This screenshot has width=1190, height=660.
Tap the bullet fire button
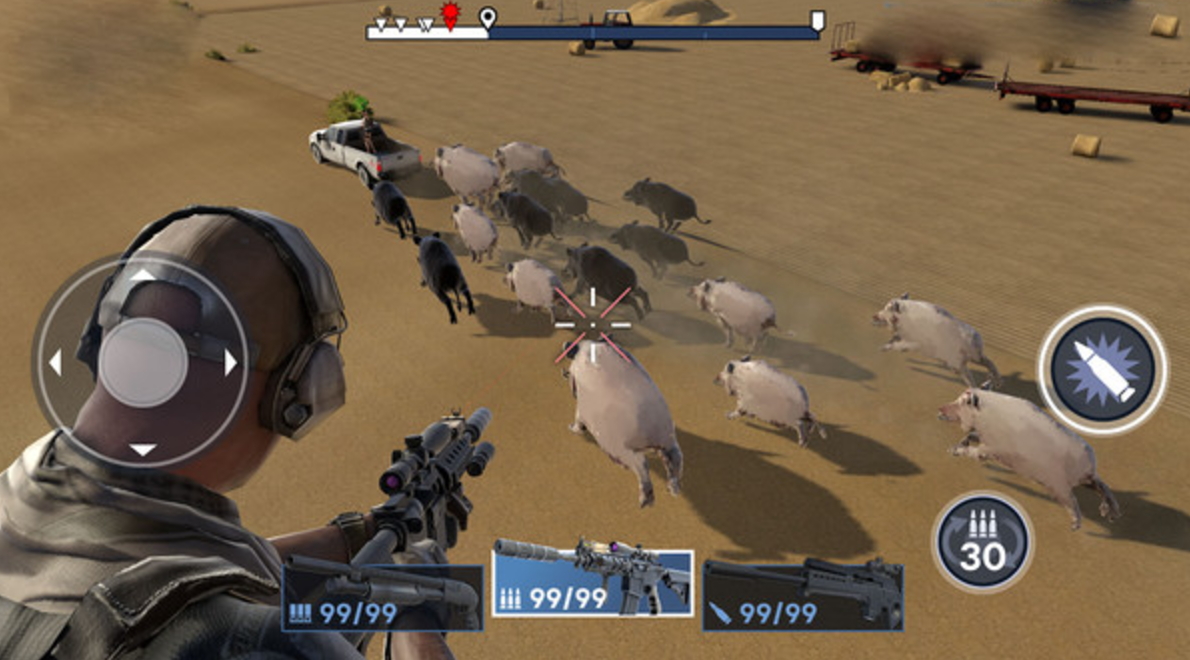(x=1102, y=369)
